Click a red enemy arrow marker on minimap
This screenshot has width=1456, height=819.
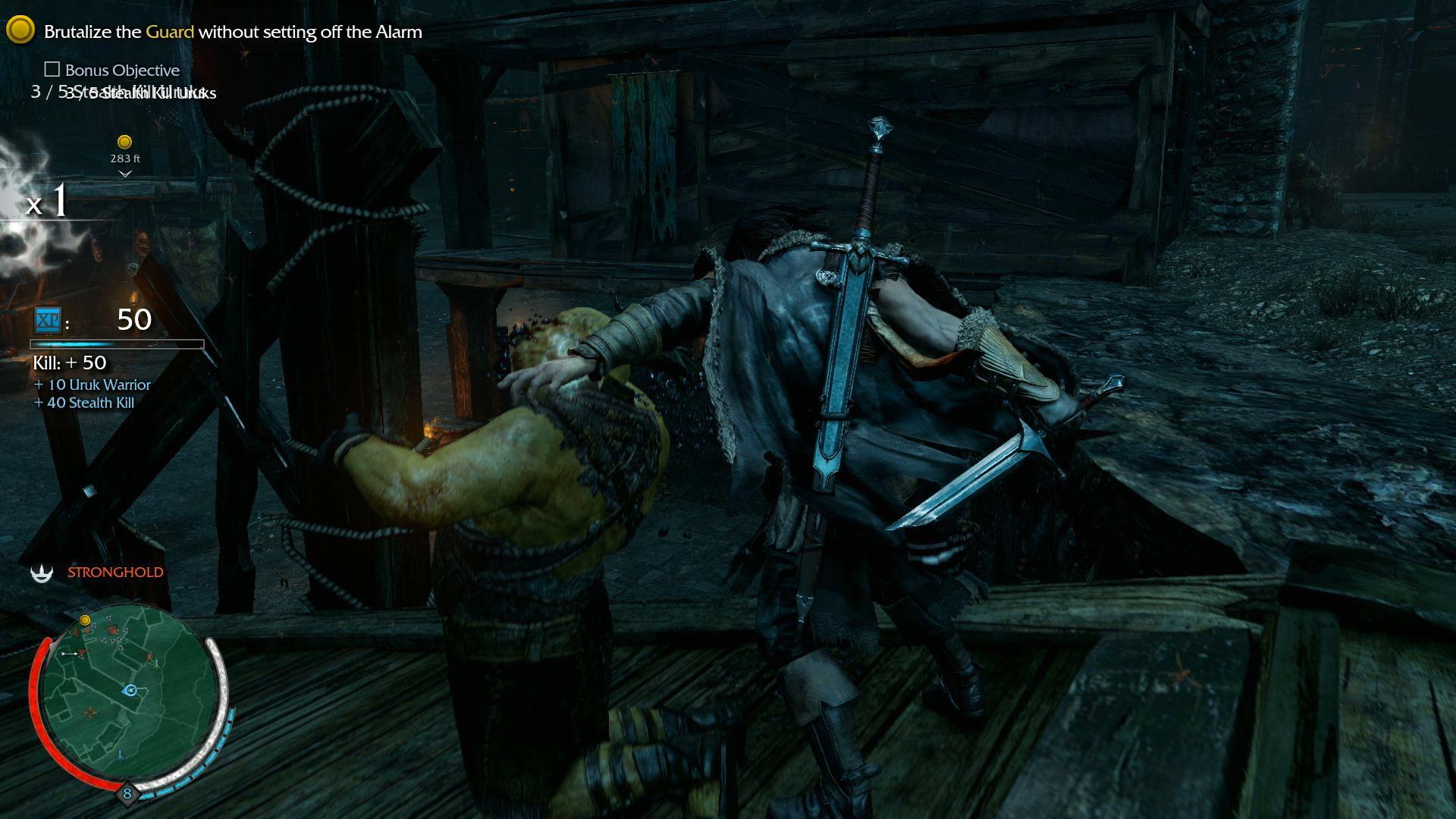(x=113, y=629)
